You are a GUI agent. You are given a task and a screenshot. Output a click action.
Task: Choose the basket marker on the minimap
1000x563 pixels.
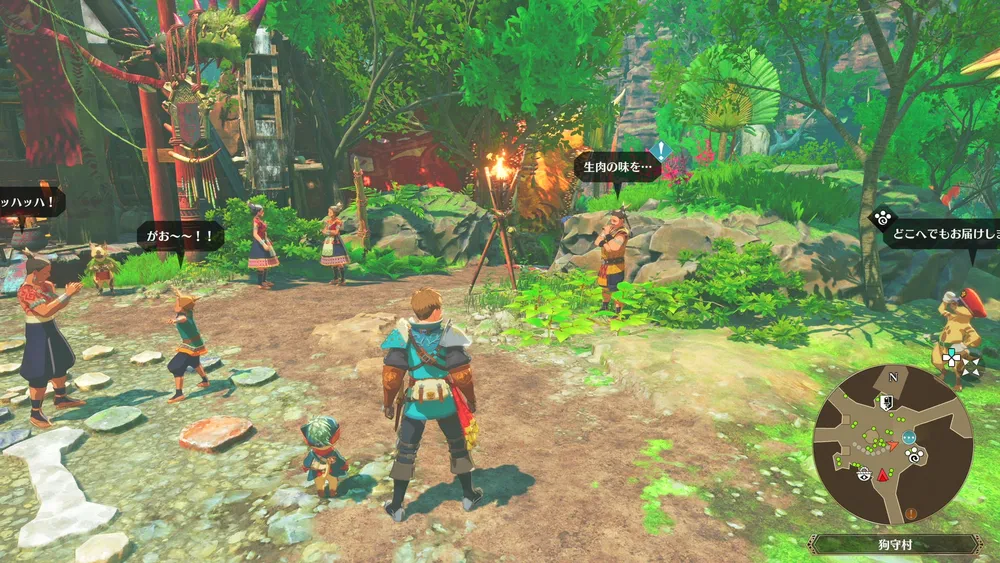pyautogui.click(x=862, y=474)
